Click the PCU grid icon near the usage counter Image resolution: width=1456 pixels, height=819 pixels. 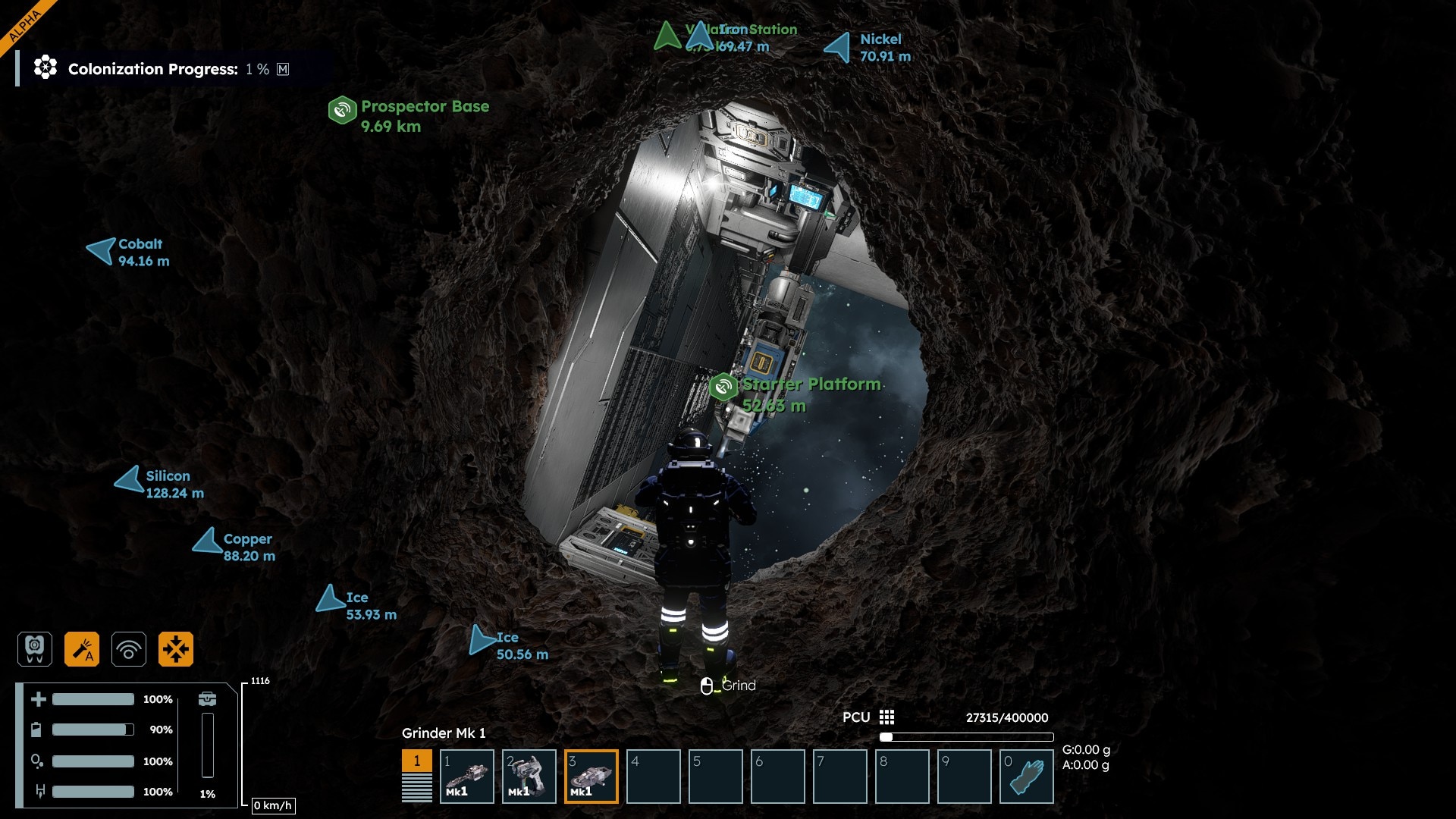(886, 717)
